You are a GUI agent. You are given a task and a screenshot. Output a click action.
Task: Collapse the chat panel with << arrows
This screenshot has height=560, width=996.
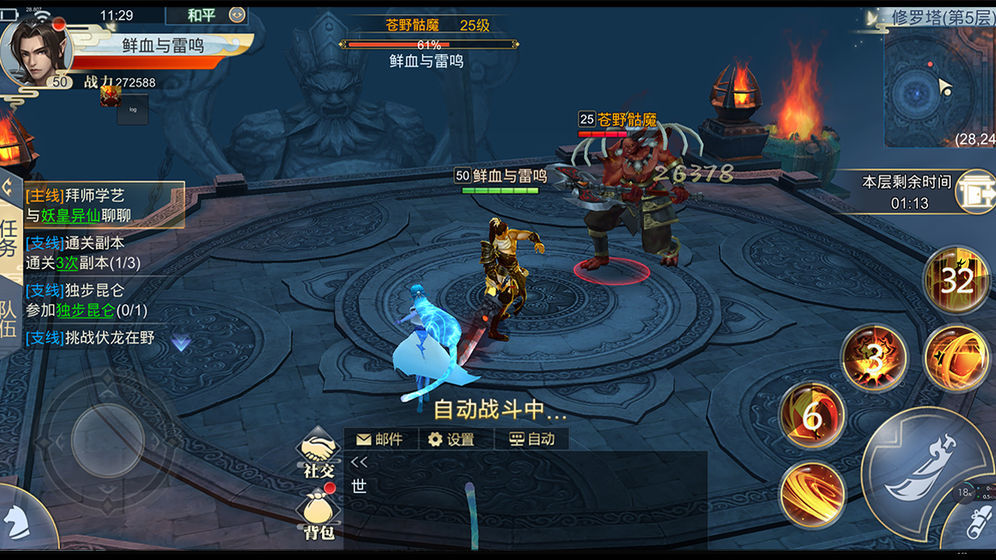tap(360, 462)
